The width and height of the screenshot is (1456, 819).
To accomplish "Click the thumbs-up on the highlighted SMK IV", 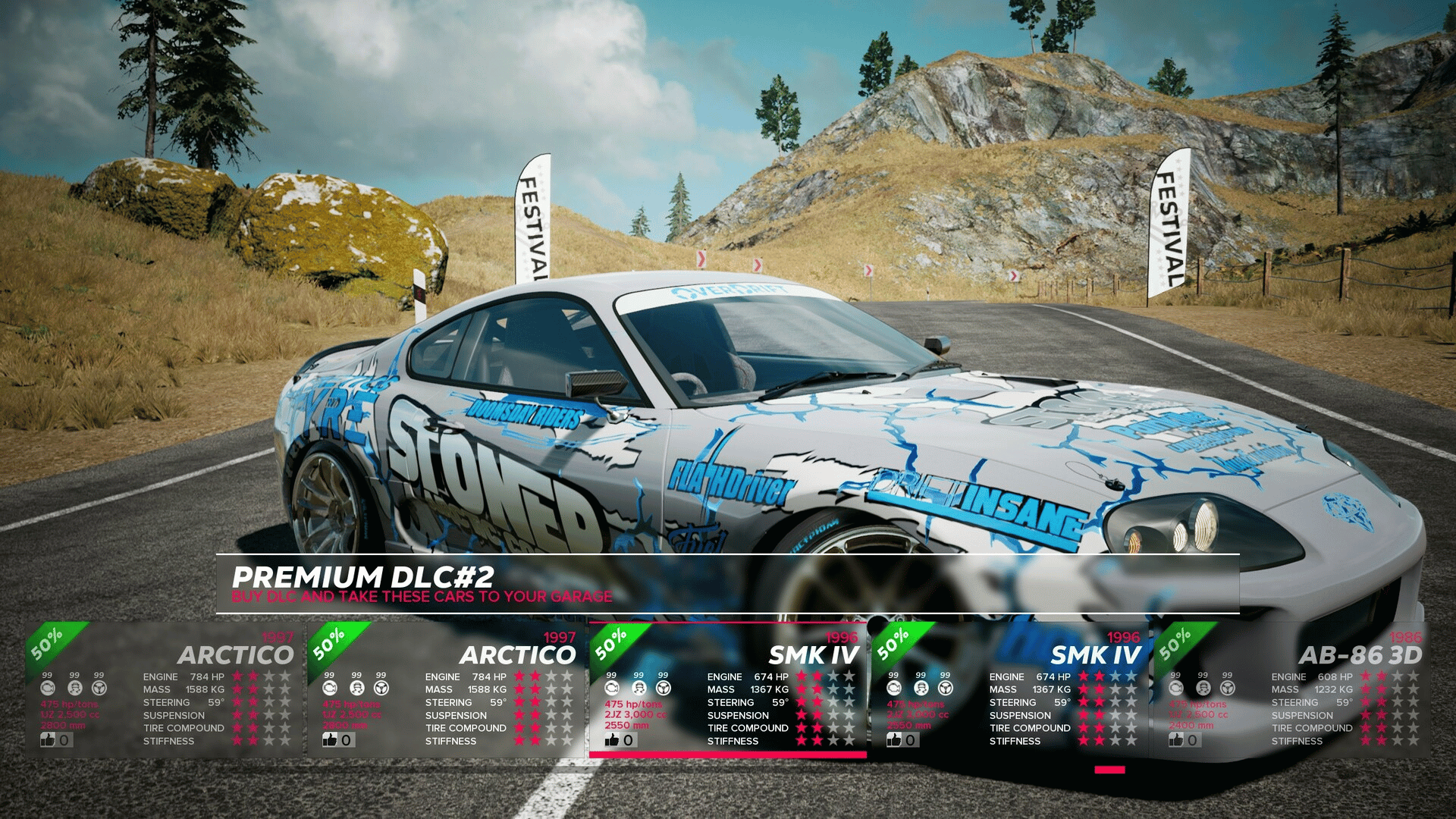I will click(613, 740).
